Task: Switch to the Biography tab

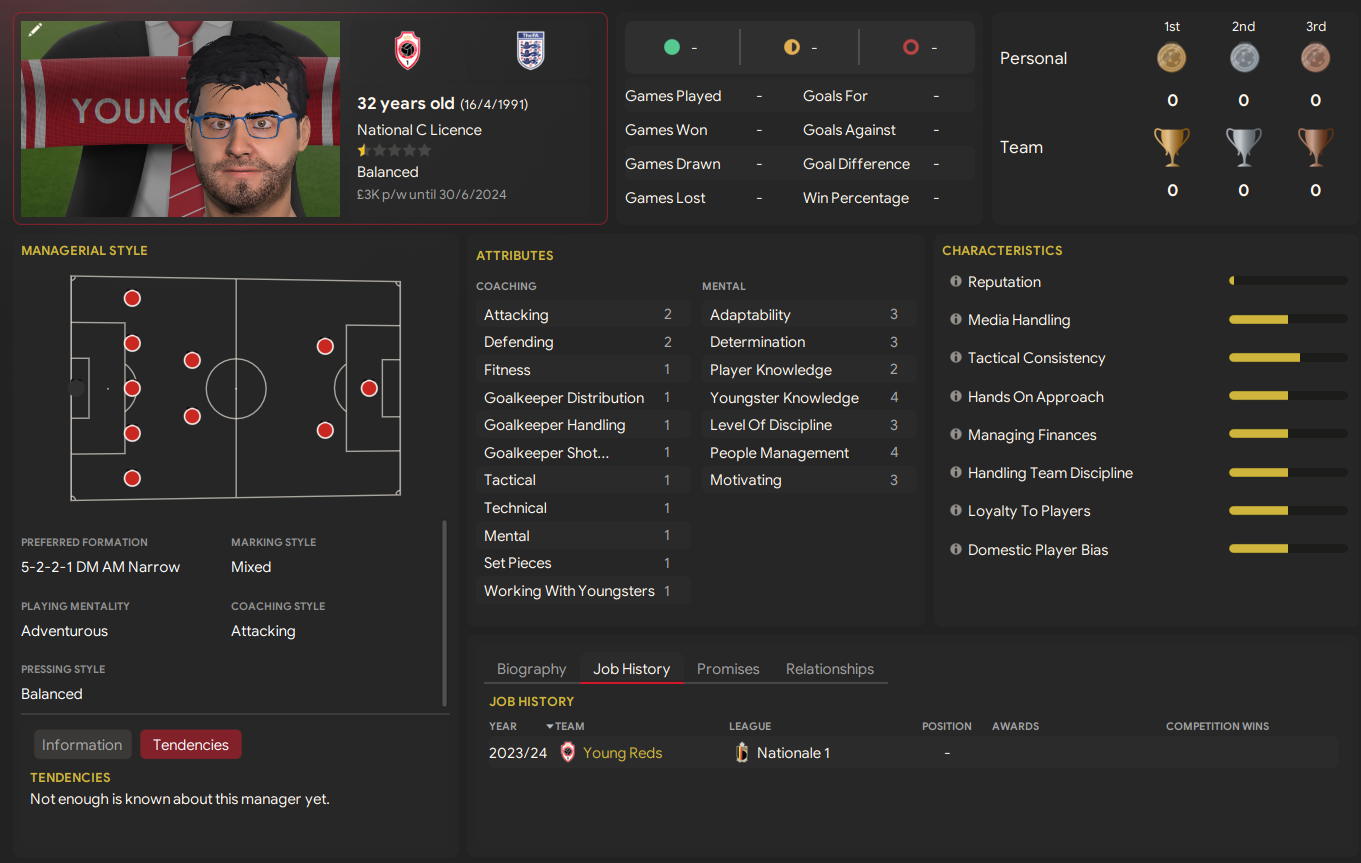Action: point(531,668)
